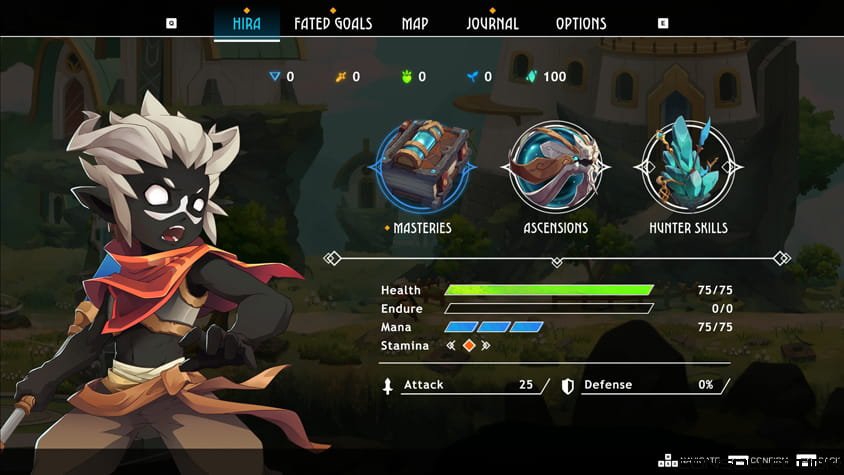This screenshot has height=475, width=844.
Task: Open the Ascensions orb icon
Action: click(x=555, y=166)
